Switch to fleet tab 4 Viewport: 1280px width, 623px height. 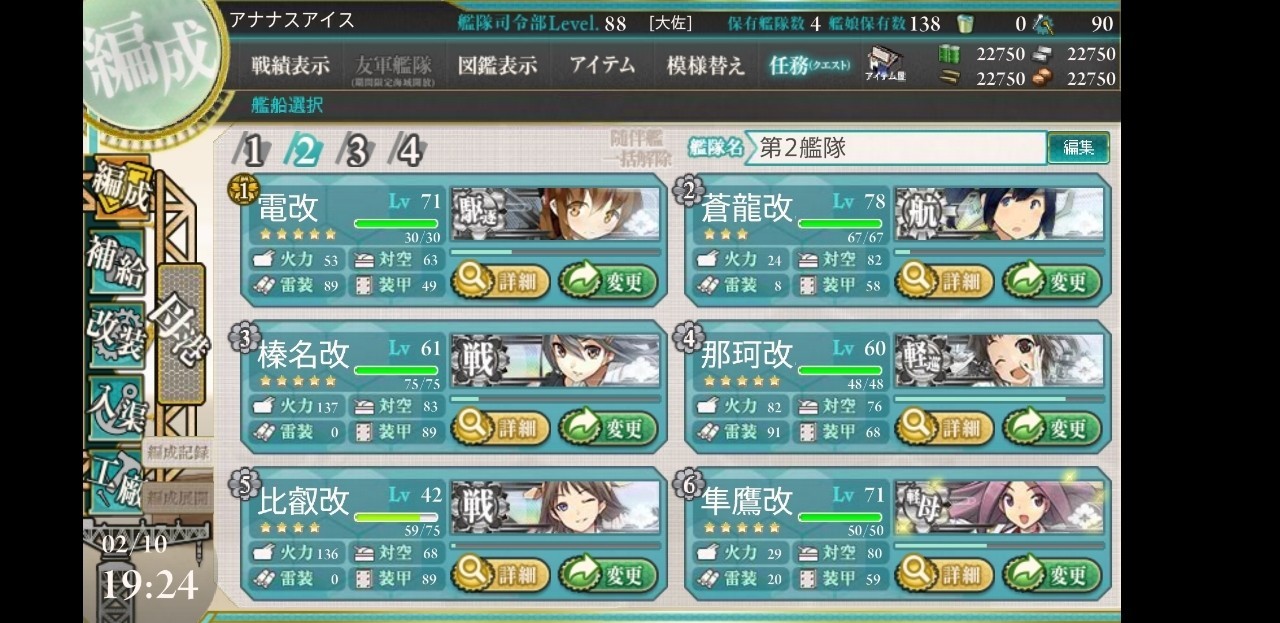408,151
